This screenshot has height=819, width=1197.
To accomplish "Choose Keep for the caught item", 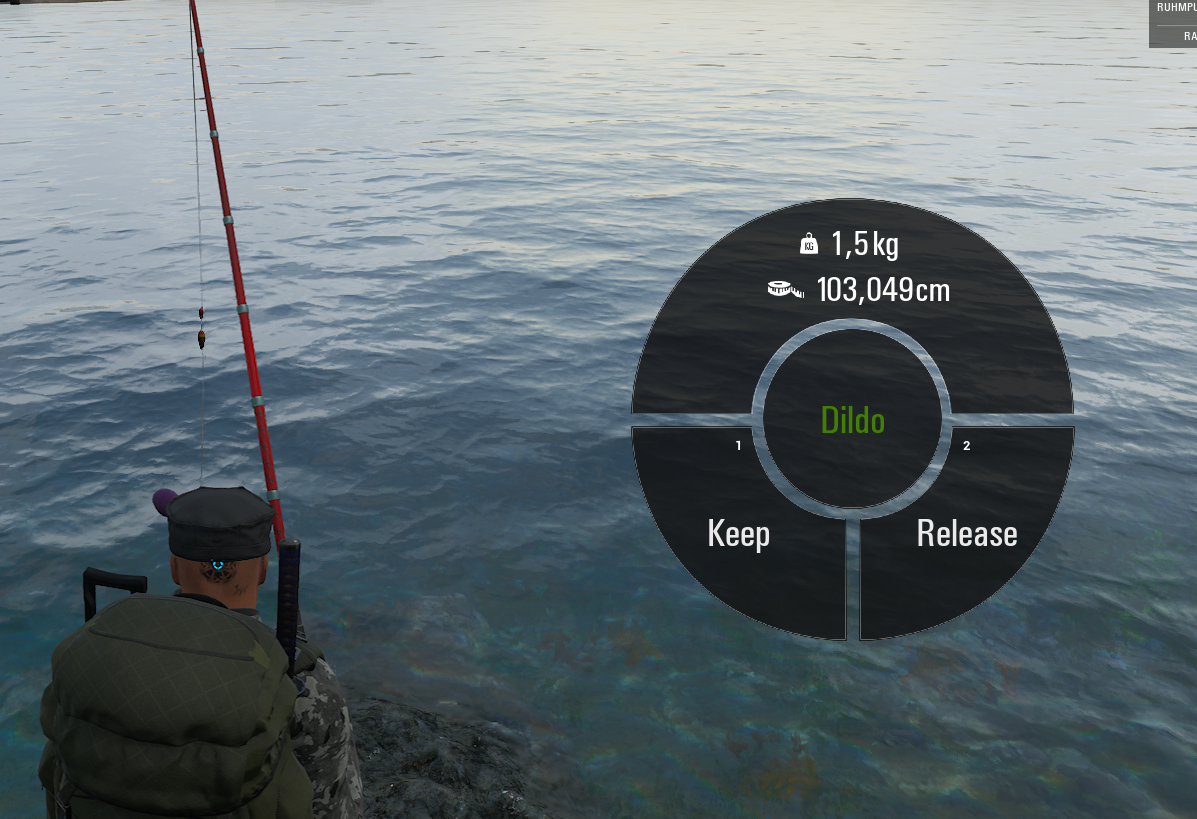I will [x=738, y=533].
